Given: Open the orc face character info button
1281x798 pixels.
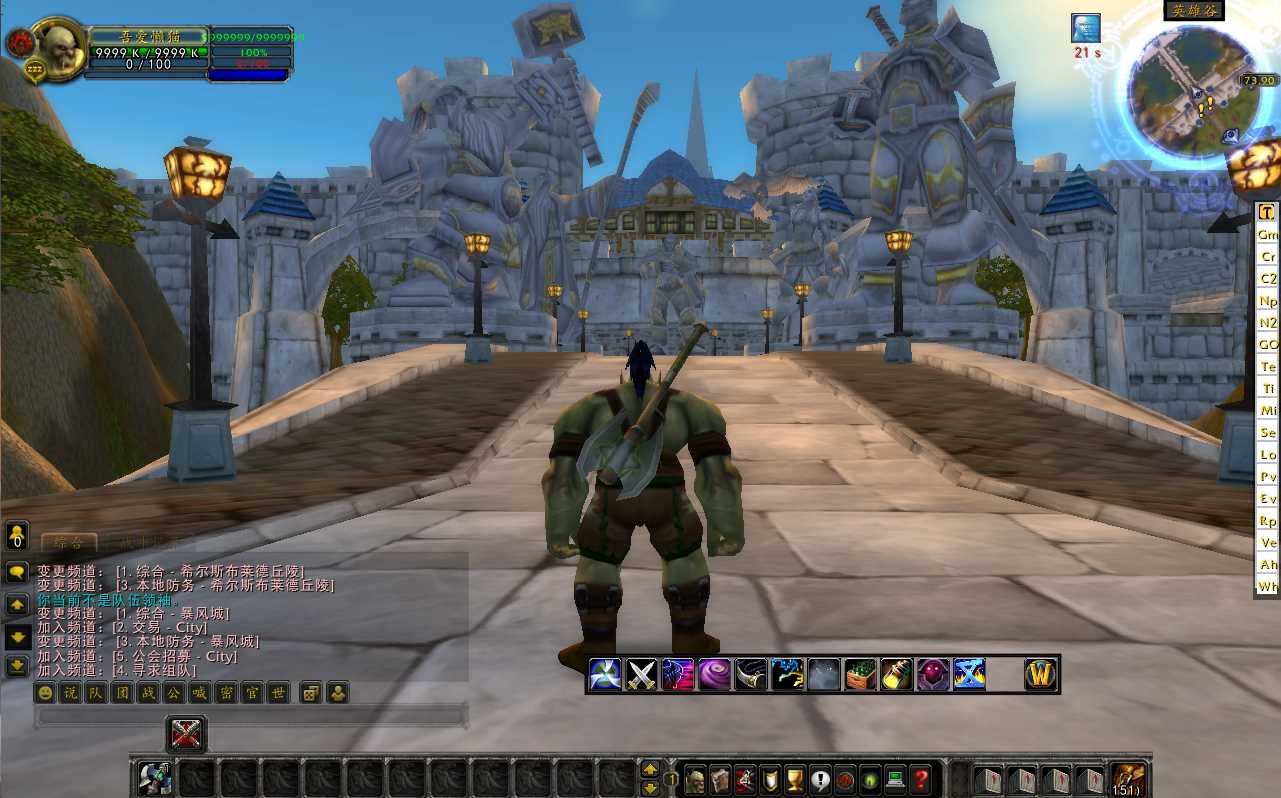Looking at the screenshot, I should pos(694,779).
